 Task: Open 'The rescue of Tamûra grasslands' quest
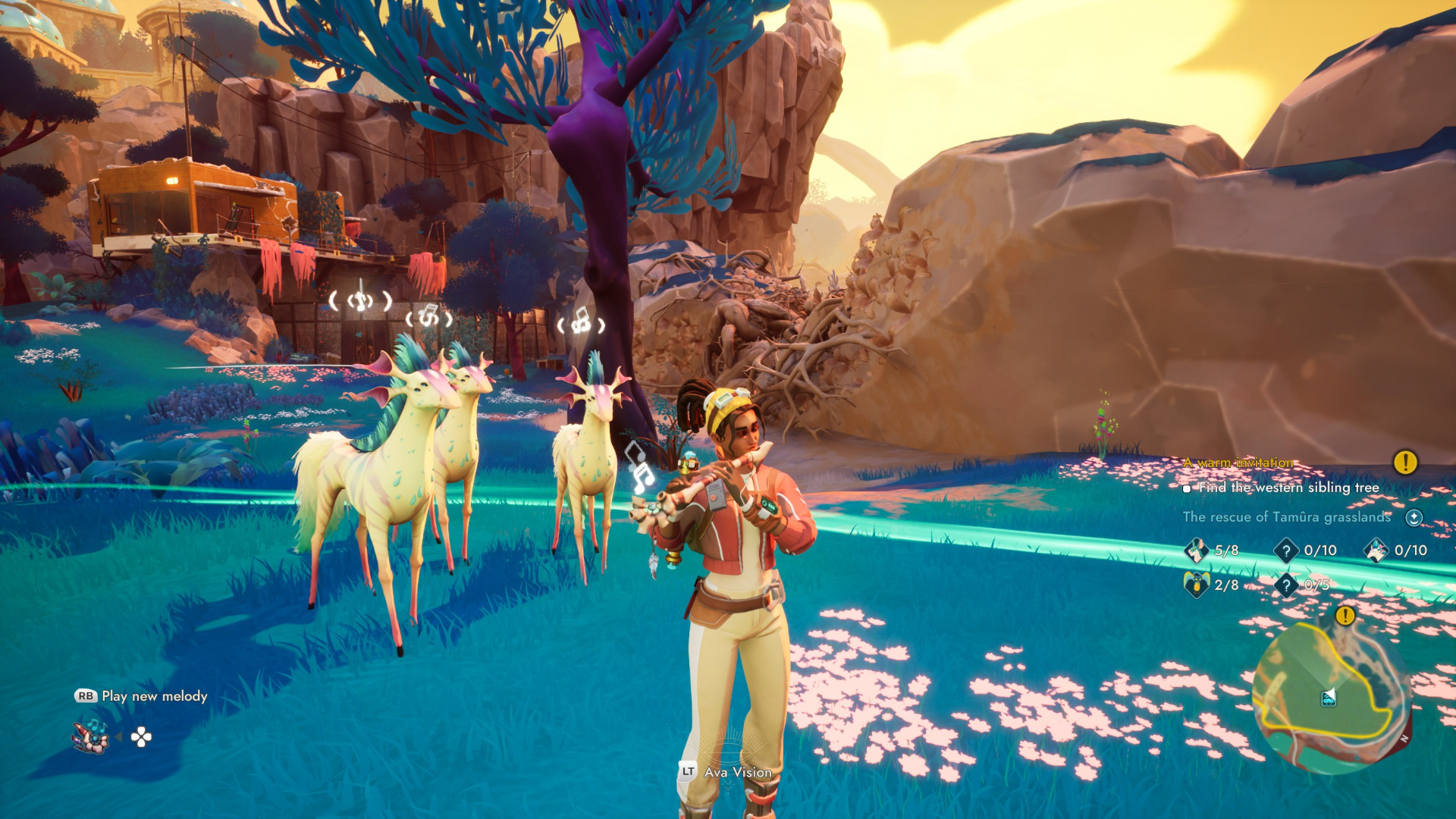1286,517
